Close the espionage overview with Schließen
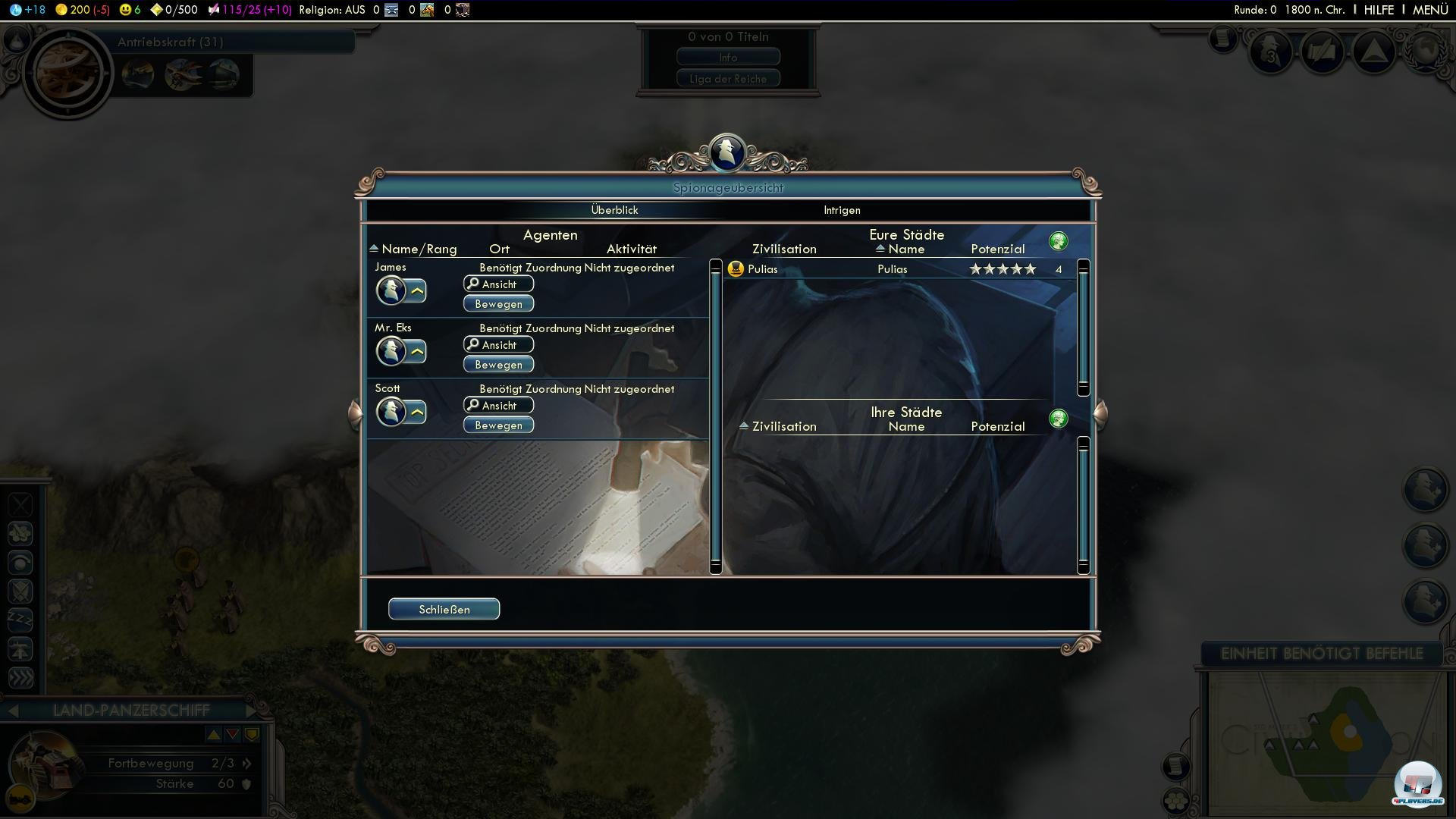 444,609
